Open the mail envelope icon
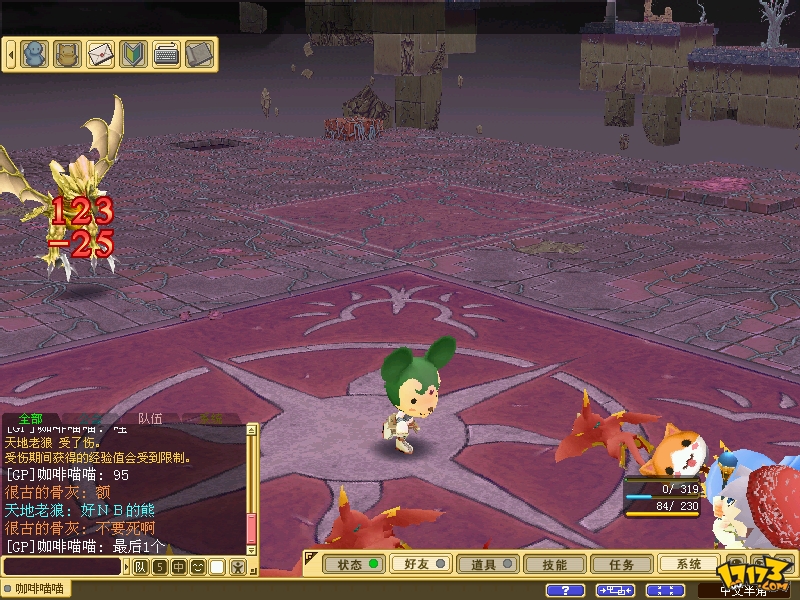The height and width of the screenshot is (600, 800). [x=100, y=53]
